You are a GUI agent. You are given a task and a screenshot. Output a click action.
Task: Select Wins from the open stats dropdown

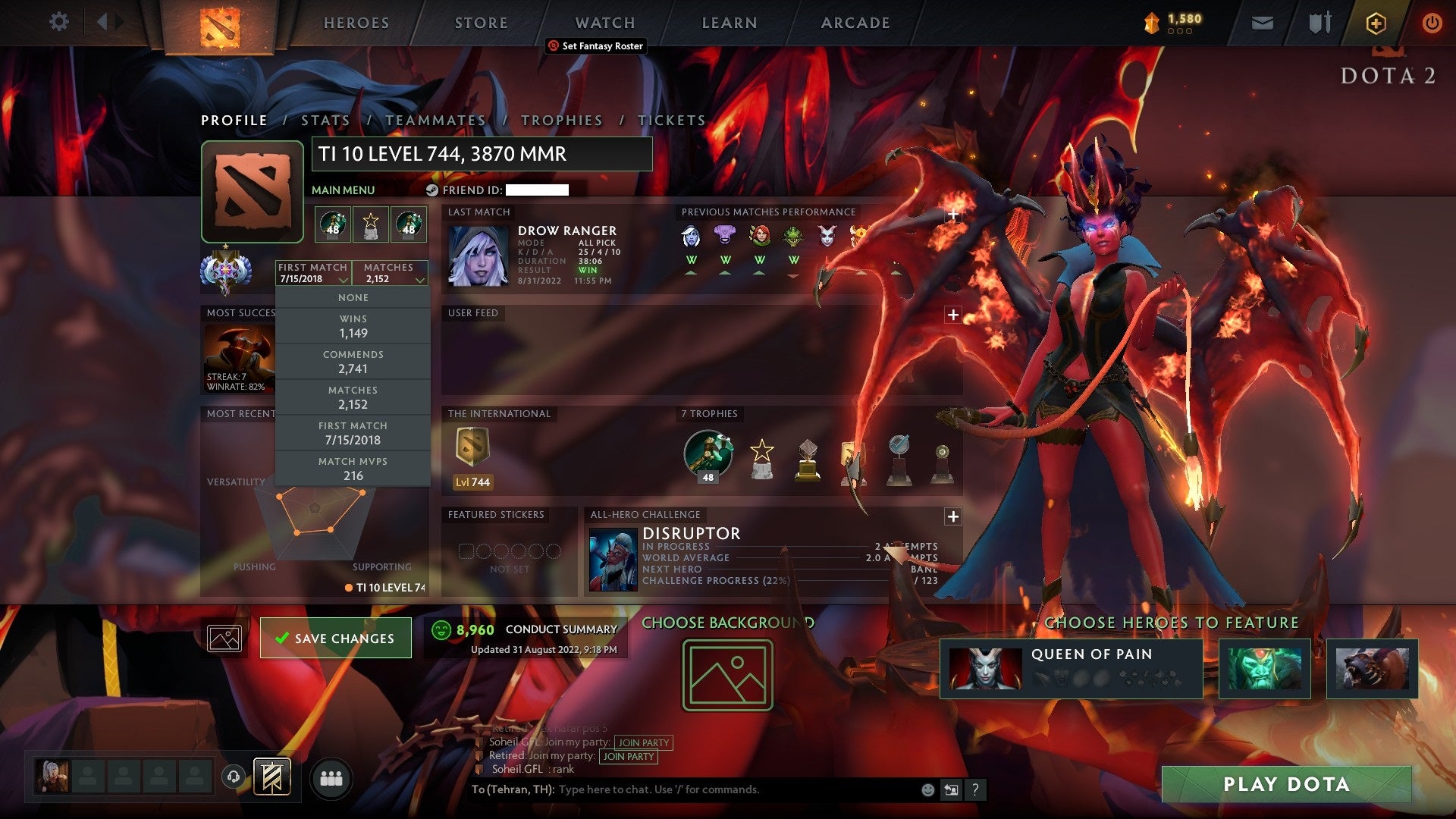click(353, 325)
